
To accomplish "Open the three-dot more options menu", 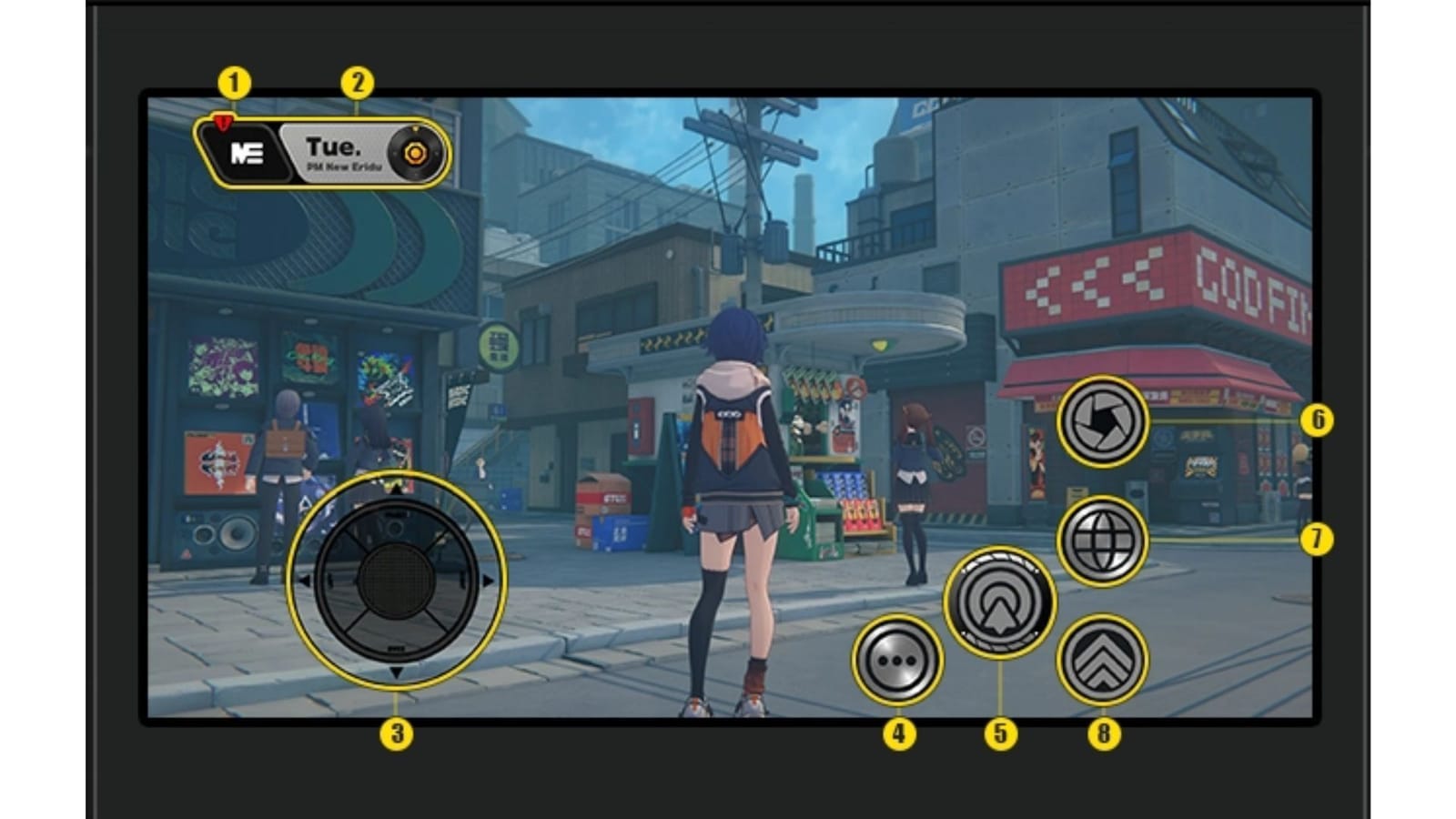I will tap(899, 658).
